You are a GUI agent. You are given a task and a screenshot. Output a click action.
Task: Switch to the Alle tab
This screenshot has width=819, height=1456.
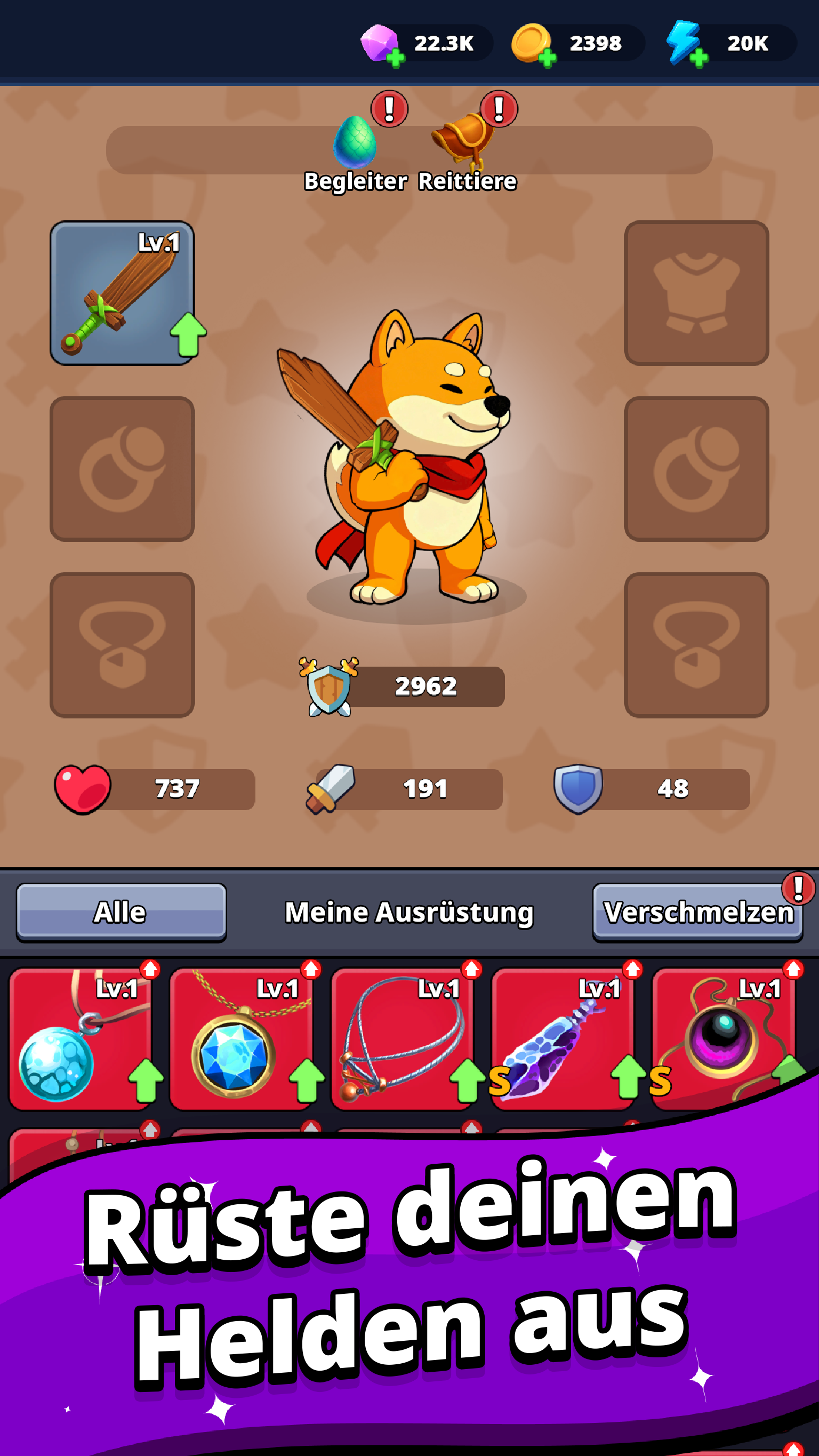pos(122,910)
